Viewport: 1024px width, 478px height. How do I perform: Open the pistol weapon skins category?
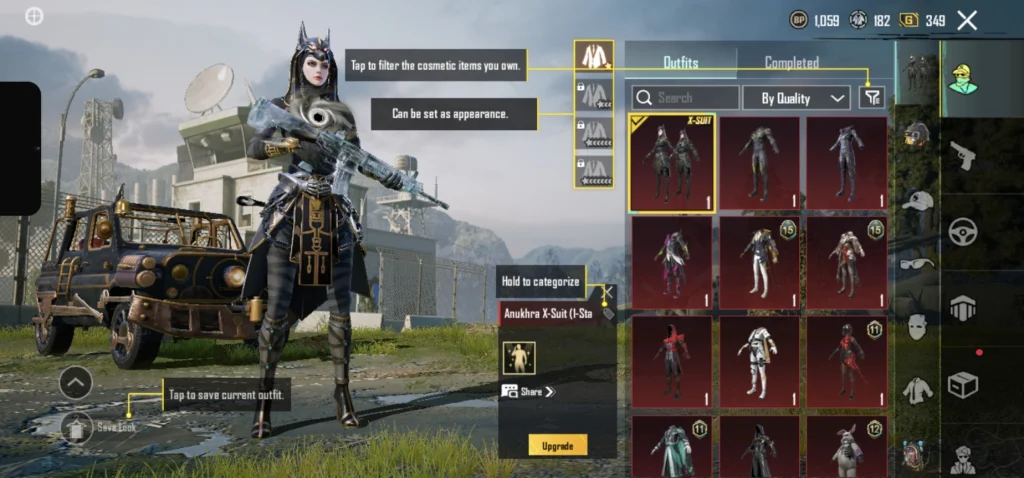(x=963, y=155)
